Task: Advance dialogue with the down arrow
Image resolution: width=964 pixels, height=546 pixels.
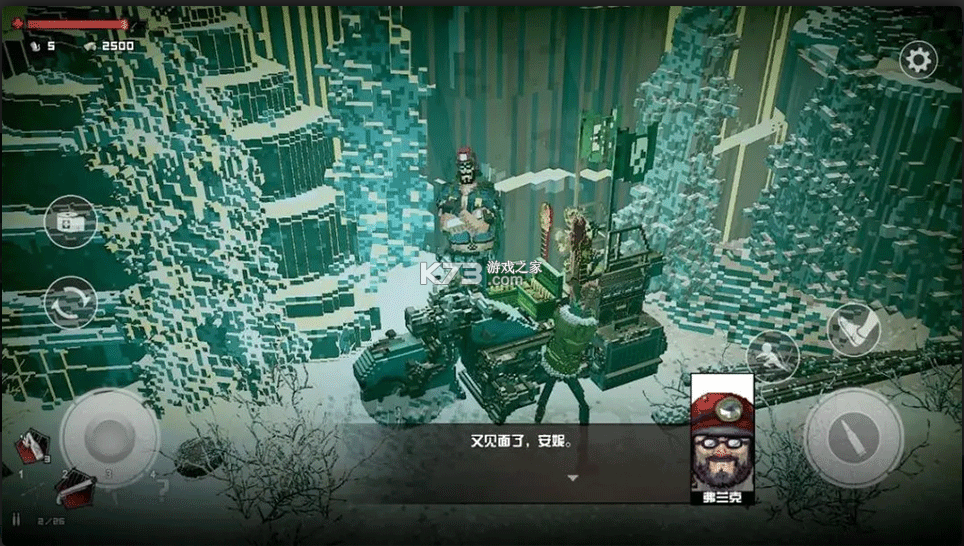Action: [x=573, y=478]
